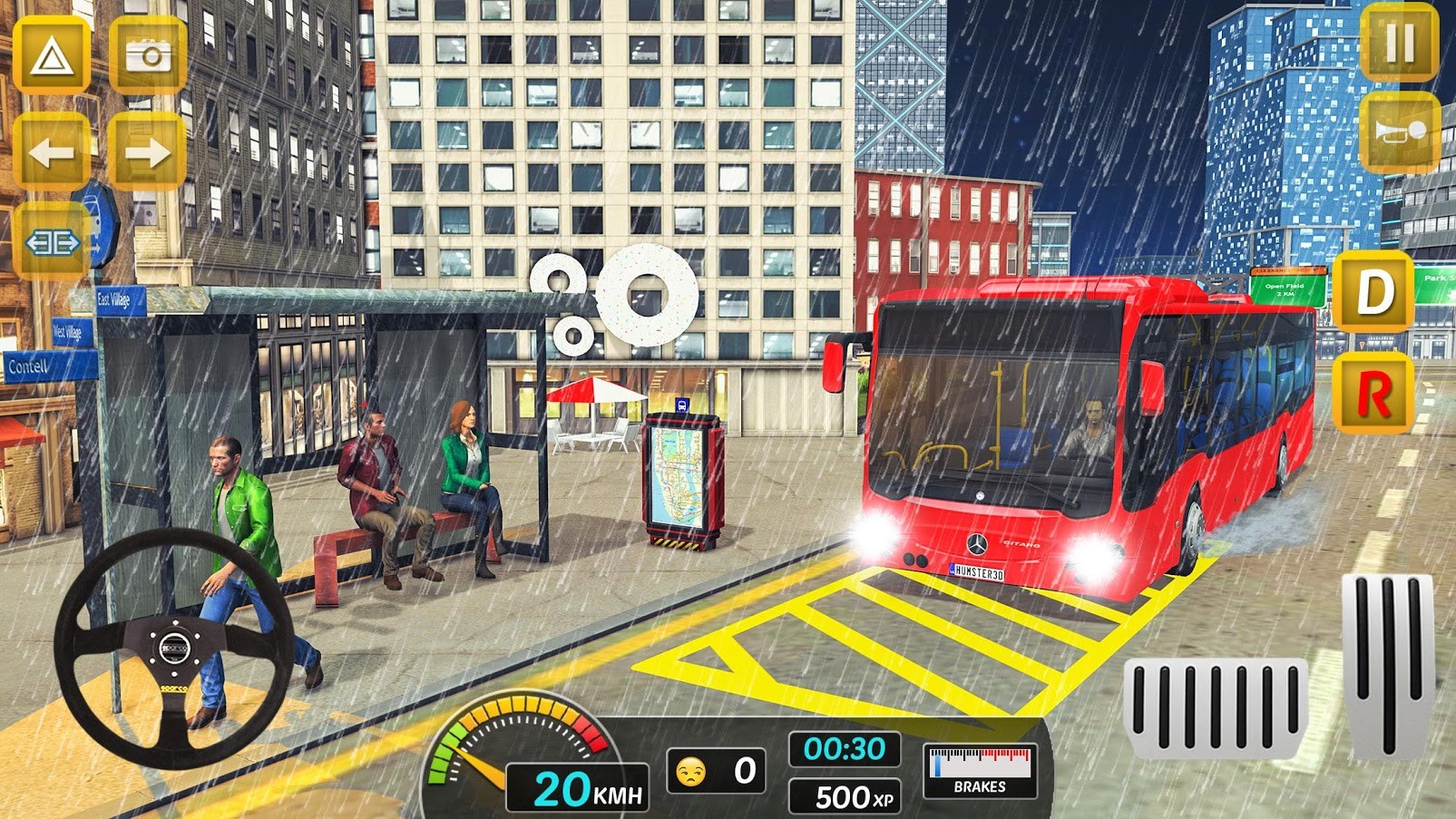Tap the bus door open button

tap(53, 242)
